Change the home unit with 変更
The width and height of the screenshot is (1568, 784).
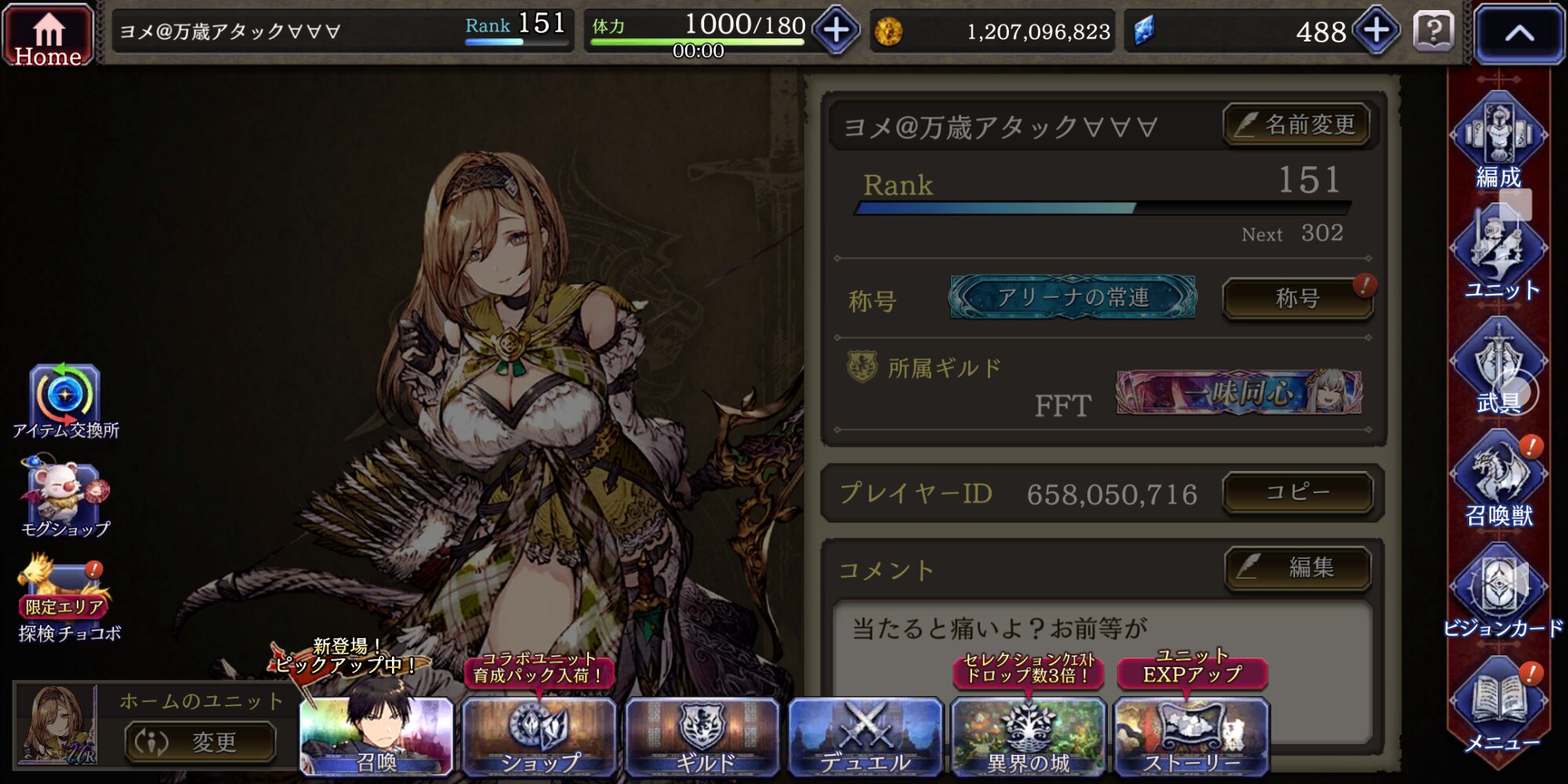[201, 741]
